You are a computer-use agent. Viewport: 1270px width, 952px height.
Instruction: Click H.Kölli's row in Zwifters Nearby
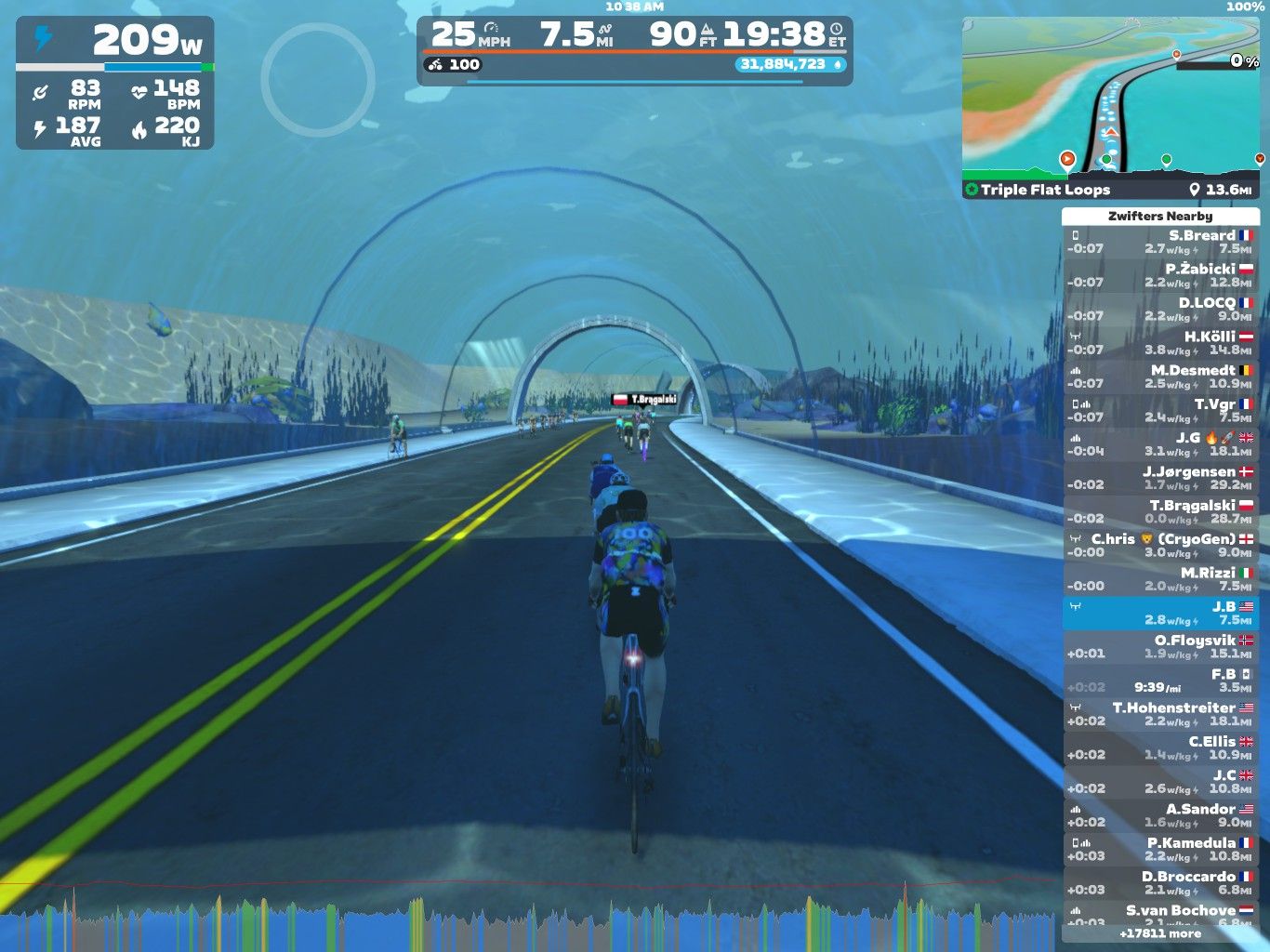(x=1160, y=343)
